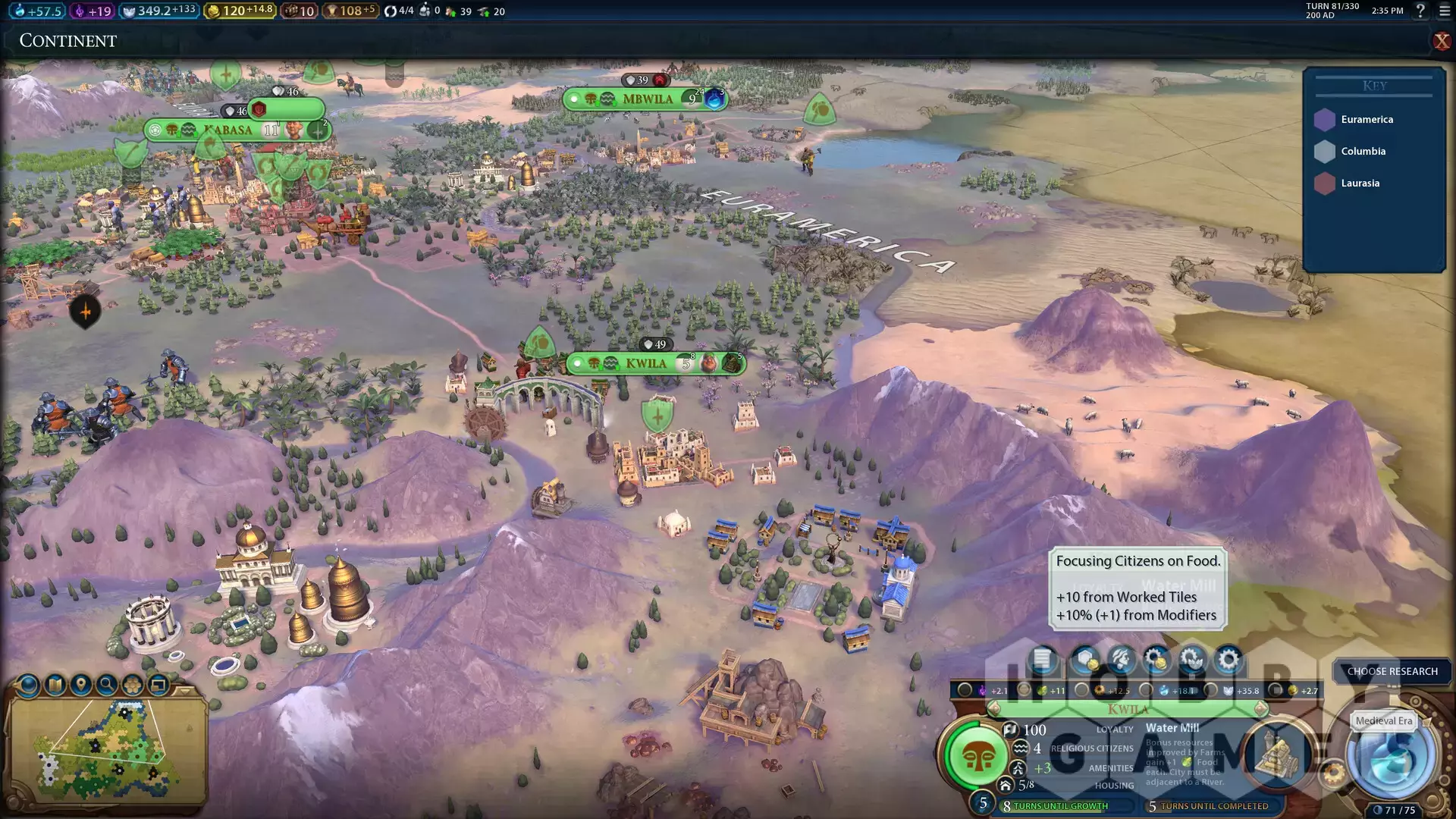The height and width of the screenshot is (819, 1456).
Task: Toggle the Food yield focus circle
Action: (1025, 690)
